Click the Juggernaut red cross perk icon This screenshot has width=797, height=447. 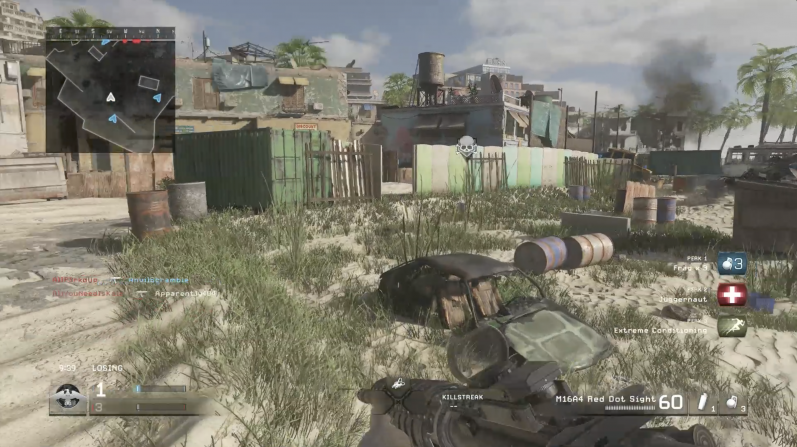732,295
